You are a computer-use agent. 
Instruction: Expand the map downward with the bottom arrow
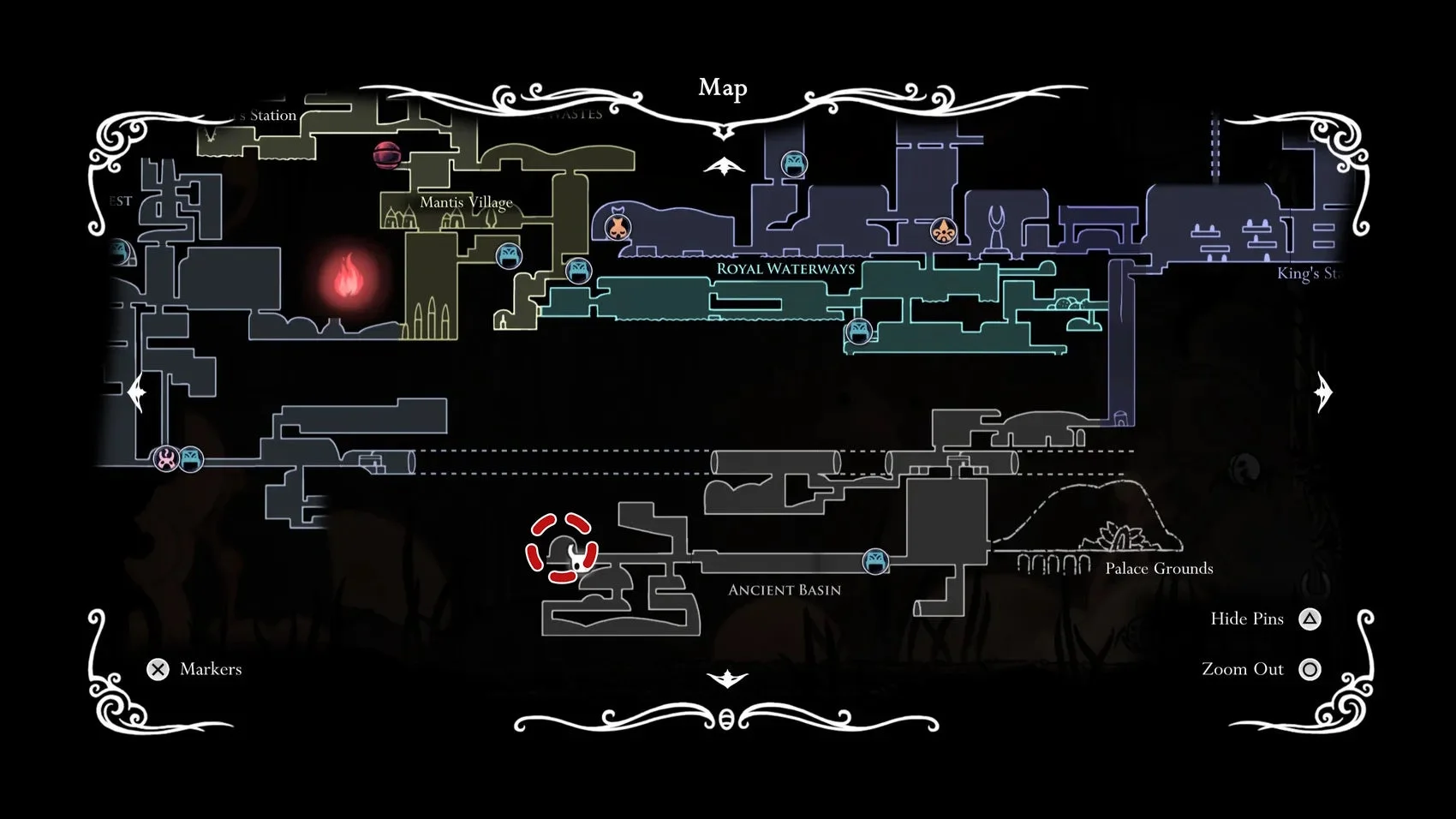coord(728,677)
